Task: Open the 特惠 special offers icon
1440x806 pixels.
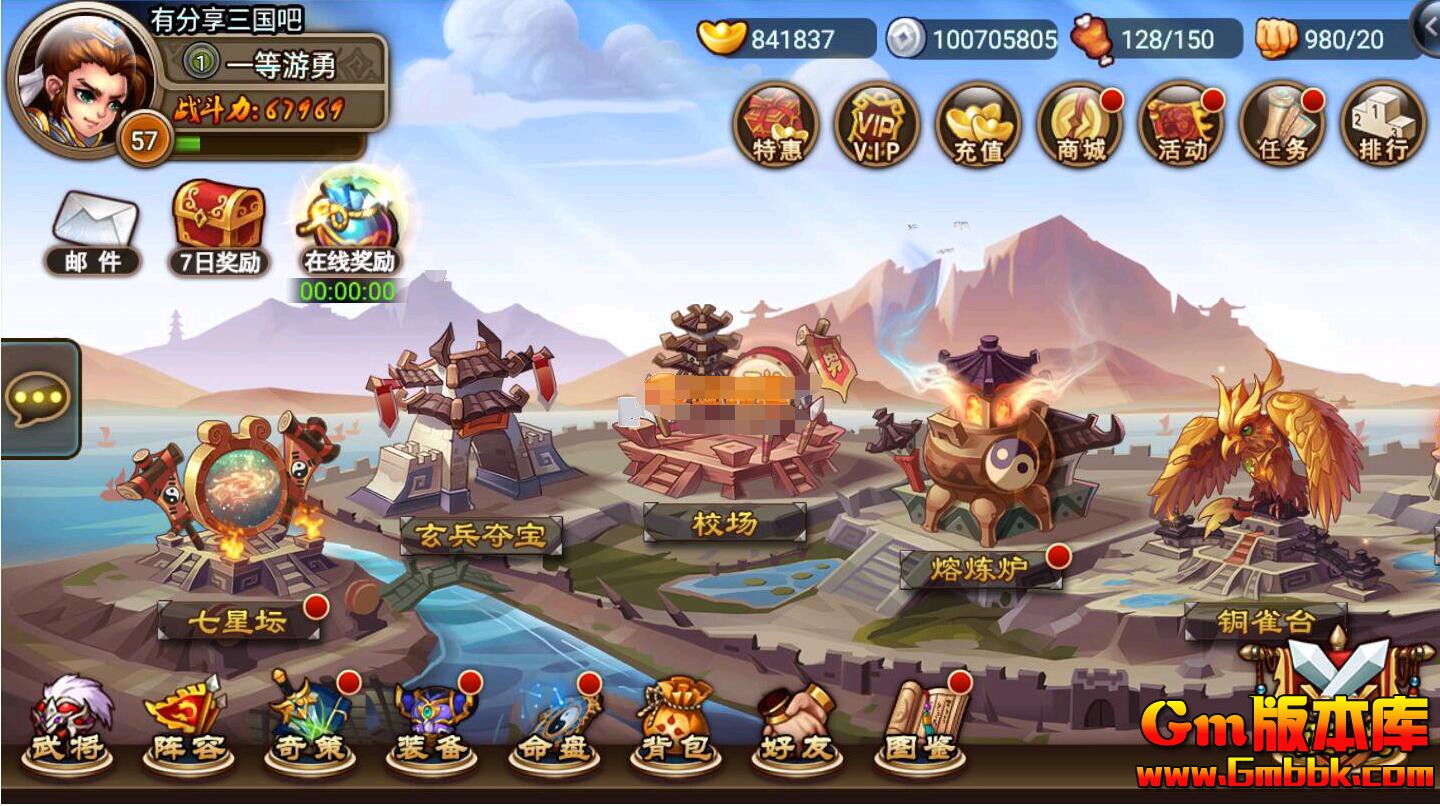Action: [776, 125]
